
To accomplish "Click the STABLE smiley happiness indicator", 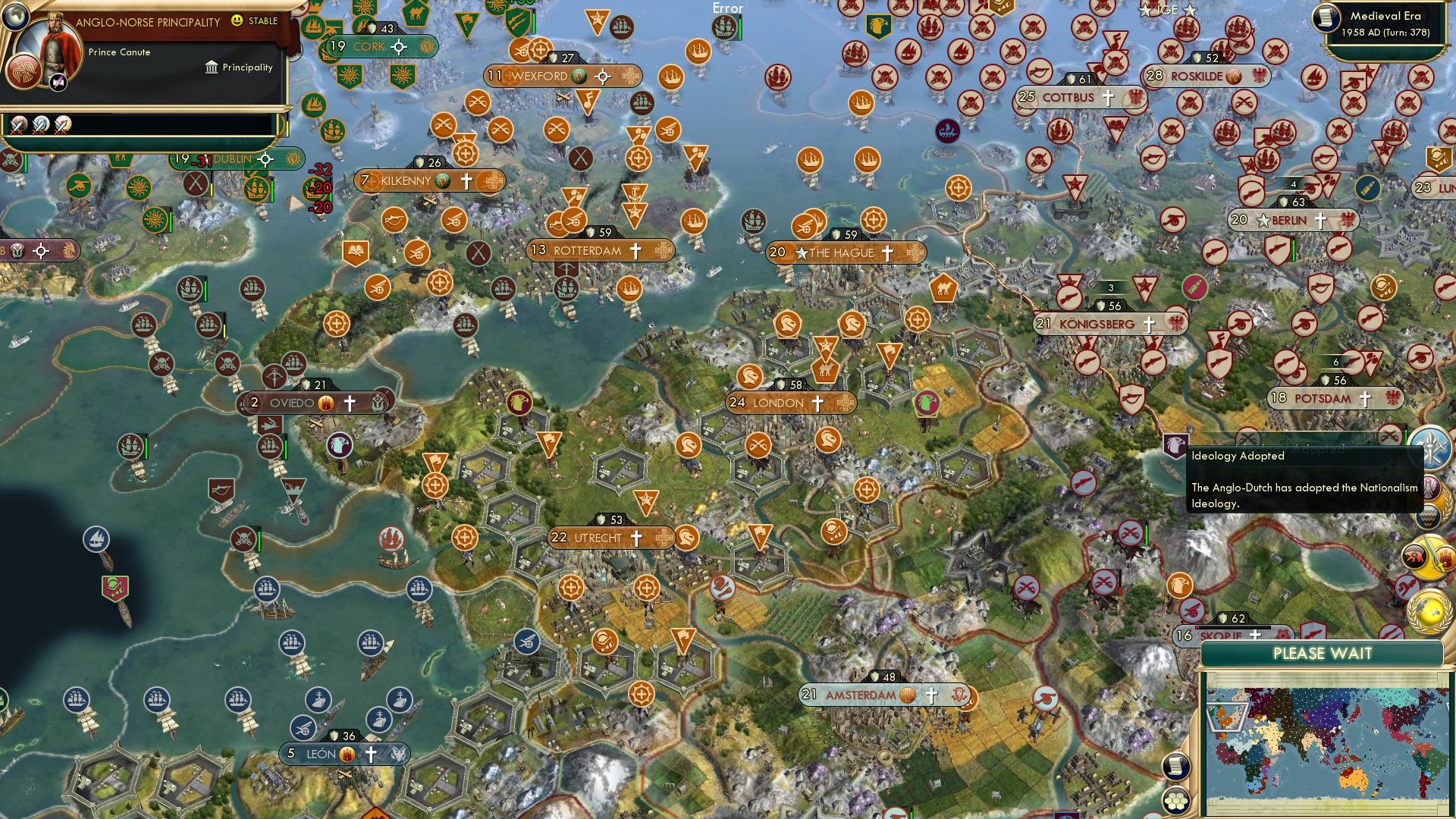I will [236, 22].
